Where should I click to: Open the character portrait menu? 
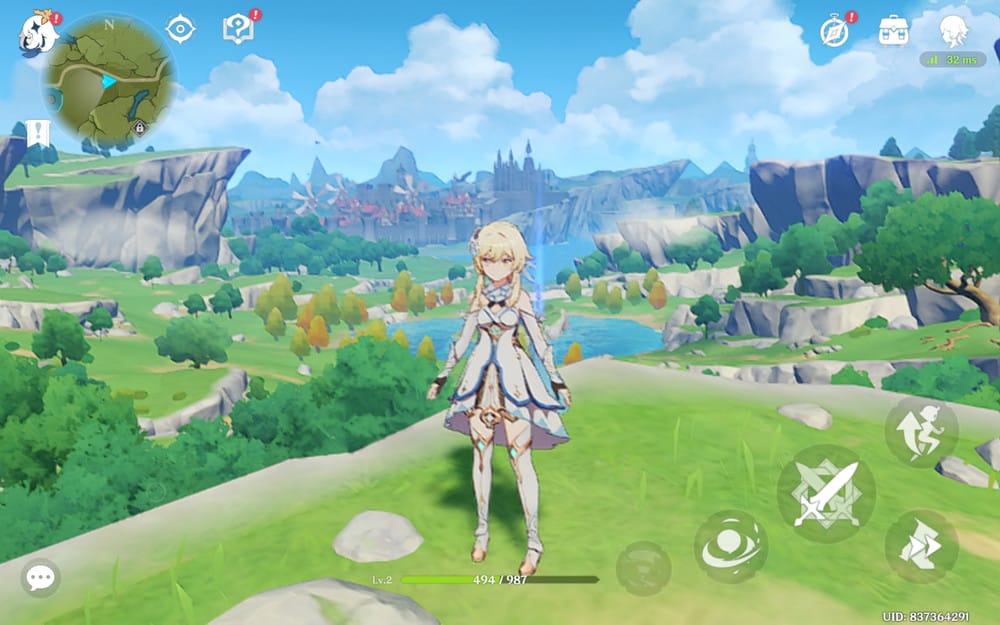pyautogui.click(x=953, y=31)
